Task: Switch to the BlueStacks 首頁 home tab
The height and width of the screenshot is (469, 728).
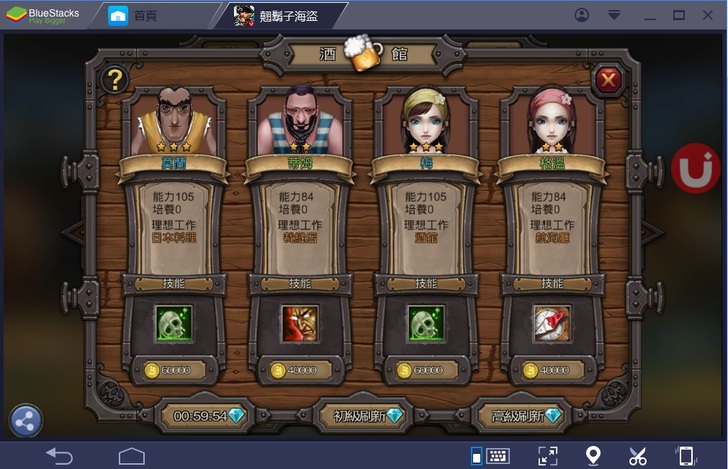Action: click(x=135, y=16)
